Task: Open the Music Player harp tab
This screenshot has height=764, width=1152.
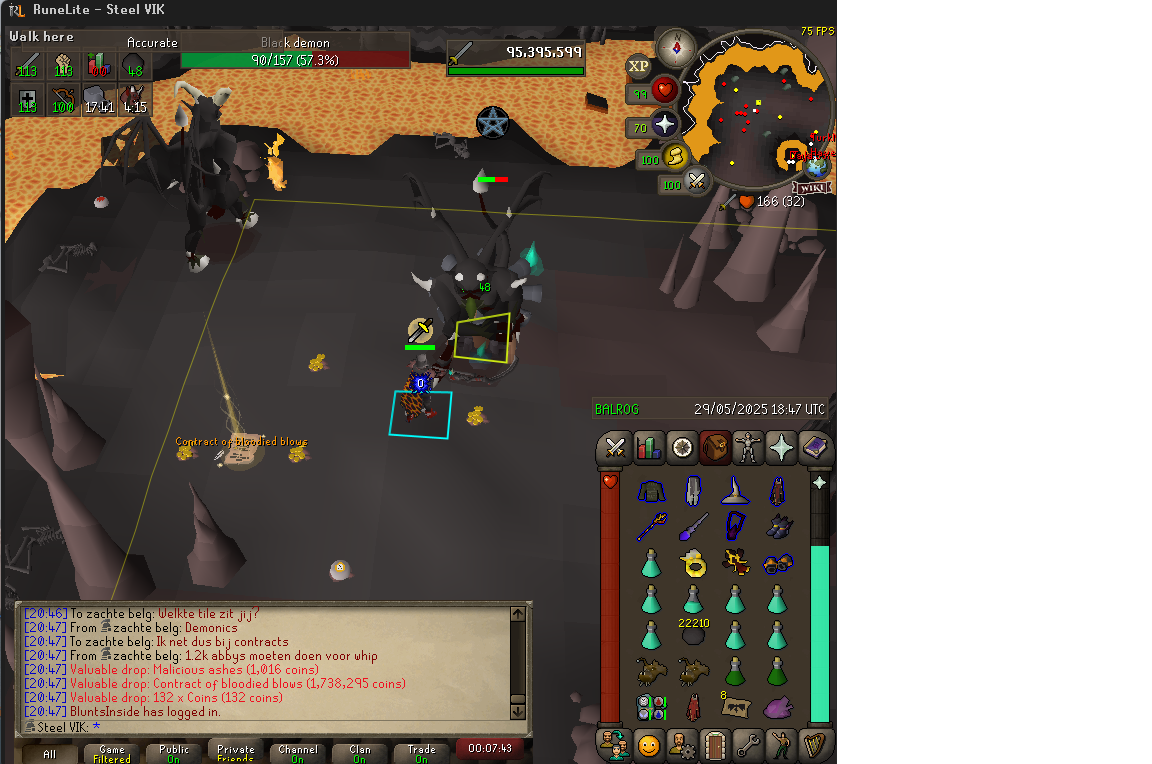Action: point(815,745)
